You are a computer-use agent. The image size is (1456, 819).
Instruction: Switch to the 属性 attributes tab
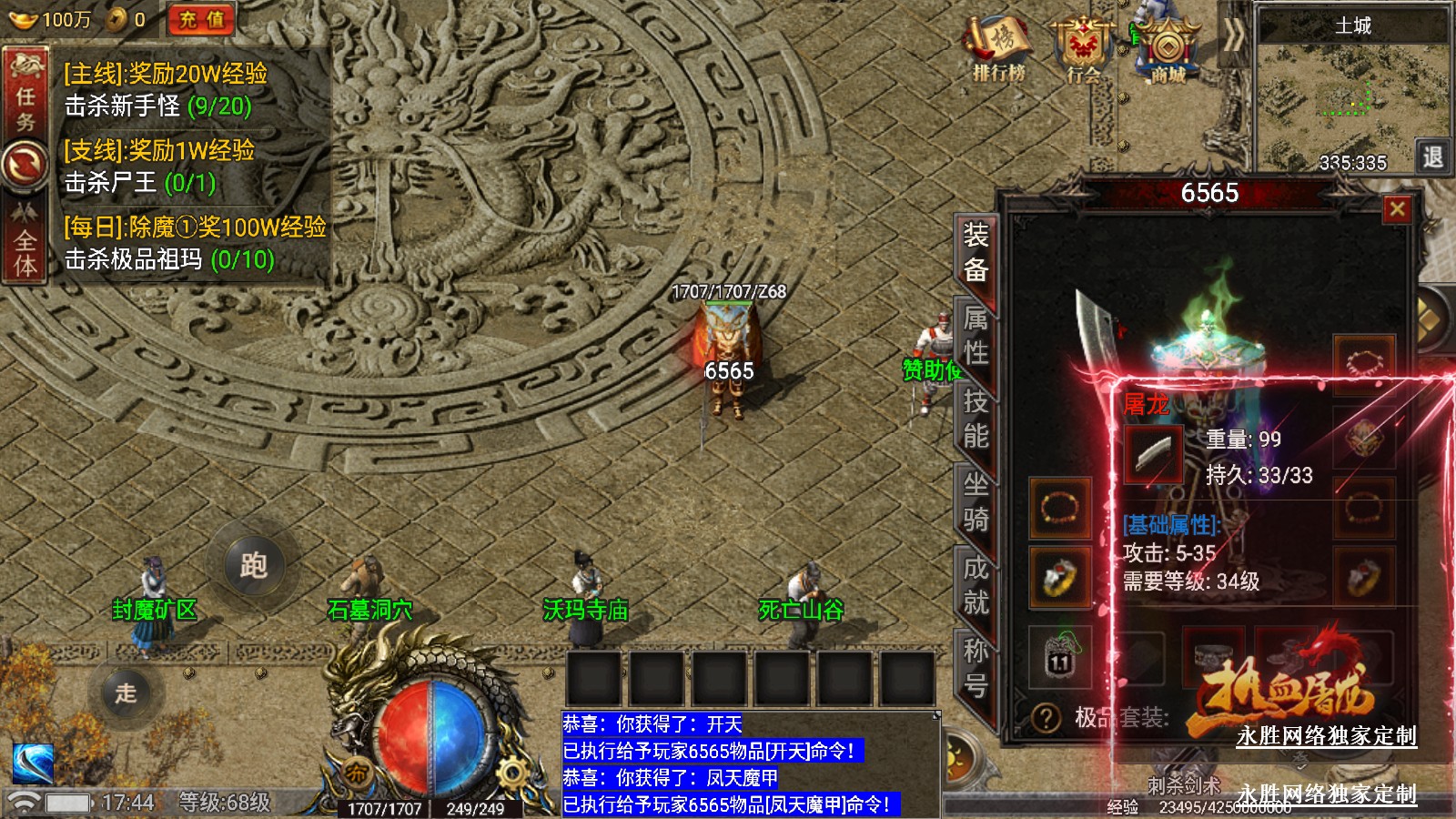click(x=975, y=335)
